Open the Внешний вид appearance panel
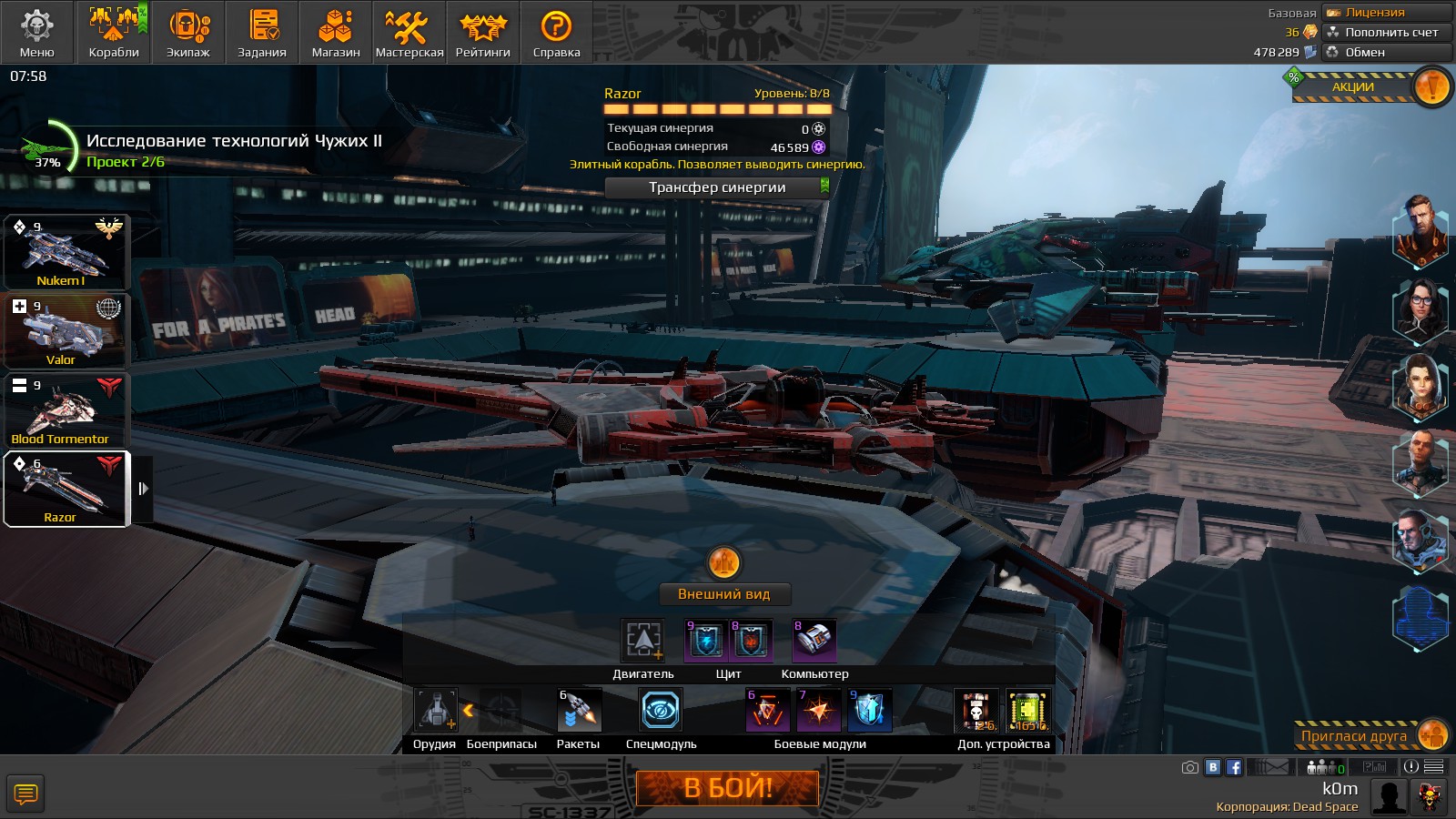 pyautogui.click(x=724, y=594)
